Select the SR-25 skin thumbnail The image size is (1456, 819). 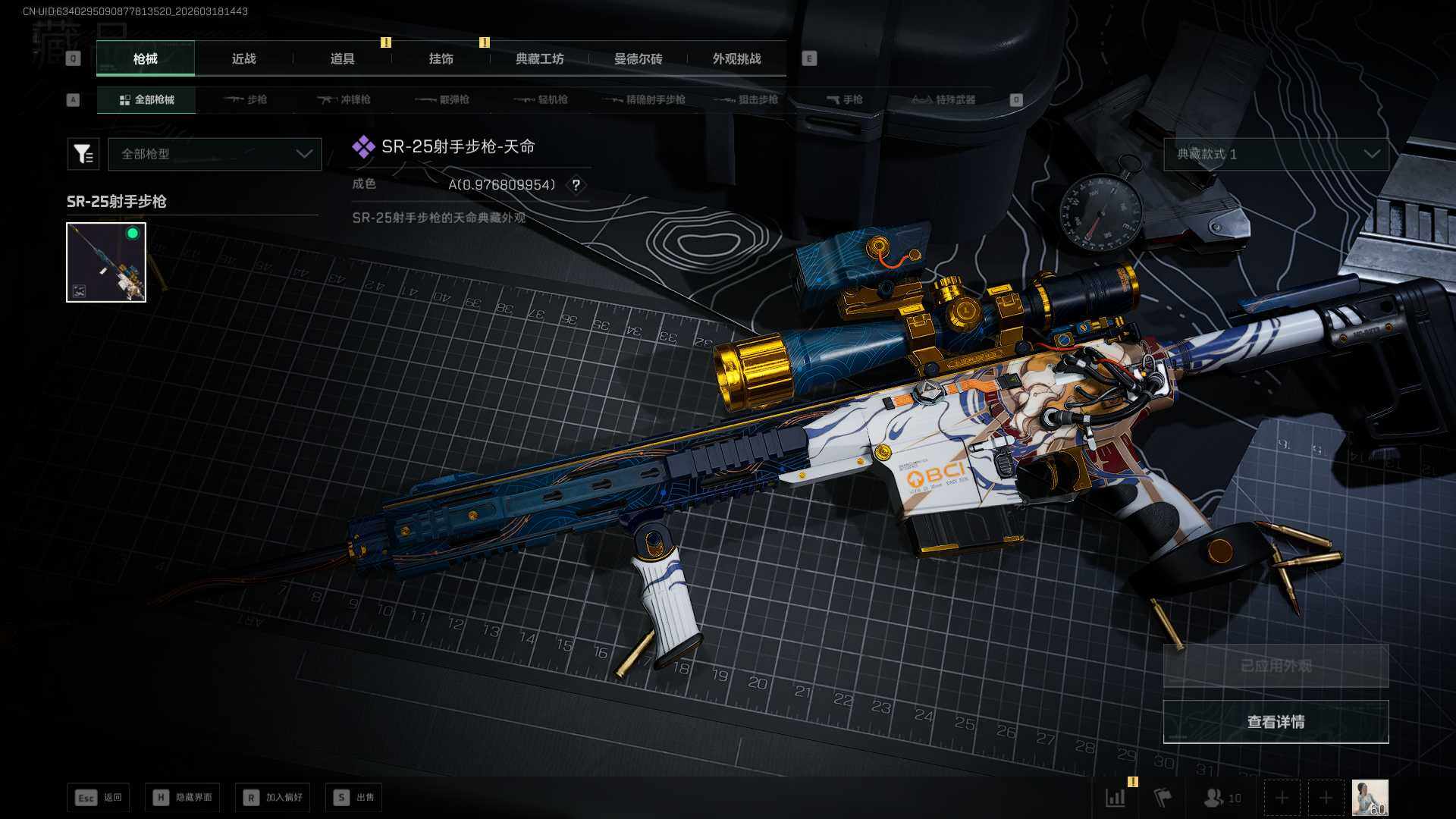pyautogui.click(x=106, y=262)
